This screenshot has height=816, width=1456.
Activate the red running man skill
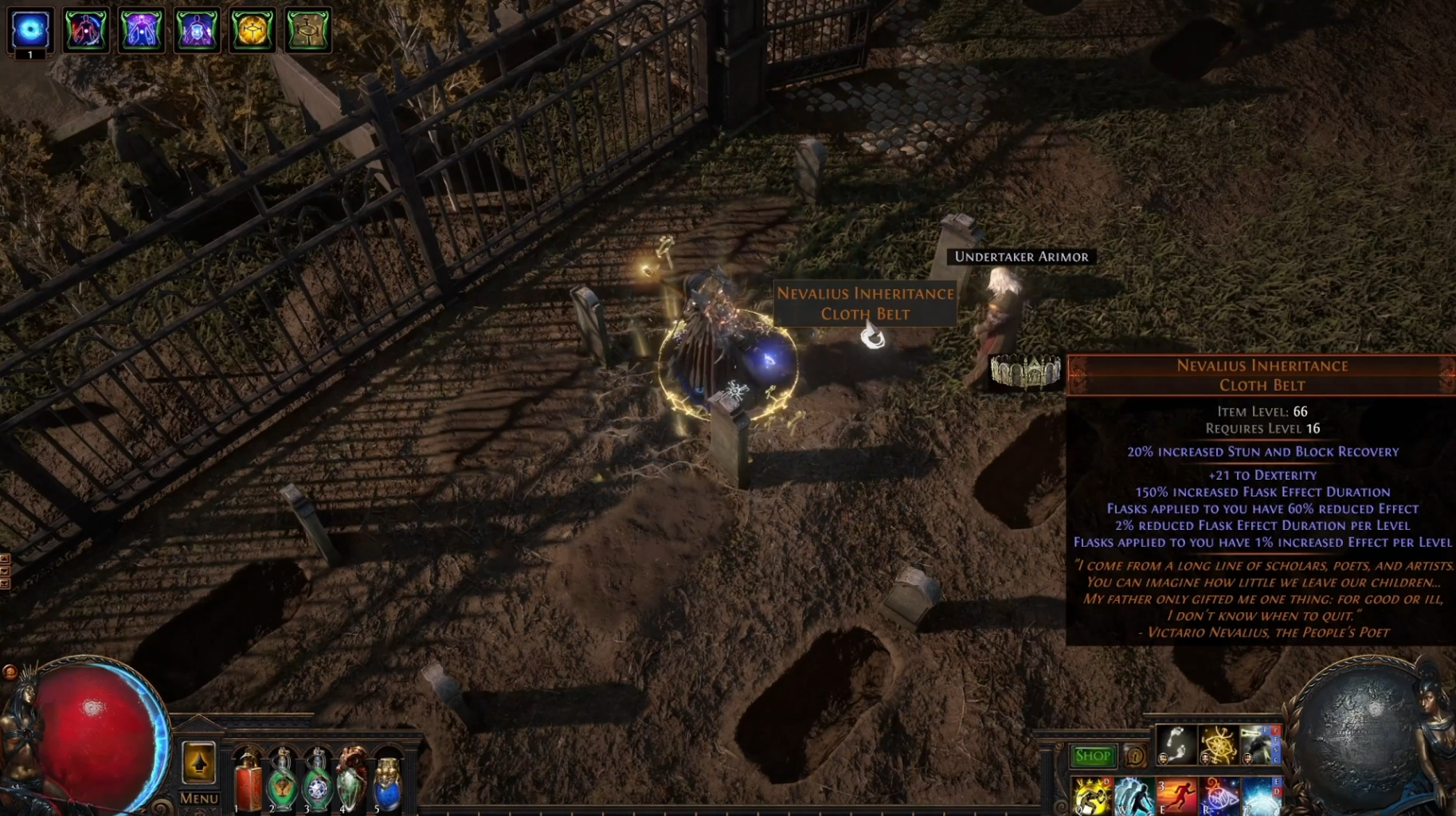pyautogui.click(x=1176, y=796)
